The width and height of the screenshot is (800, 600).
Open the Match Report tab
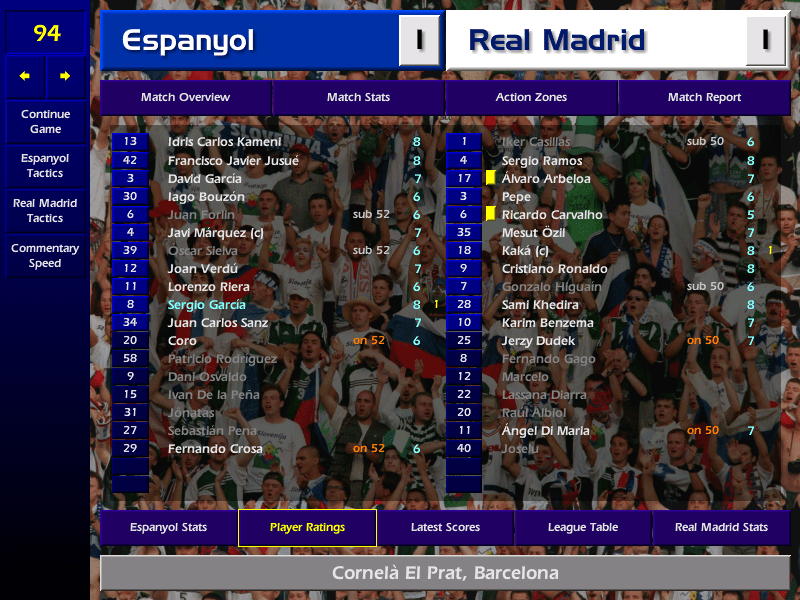pyautogui.click(x=704, y=97)
